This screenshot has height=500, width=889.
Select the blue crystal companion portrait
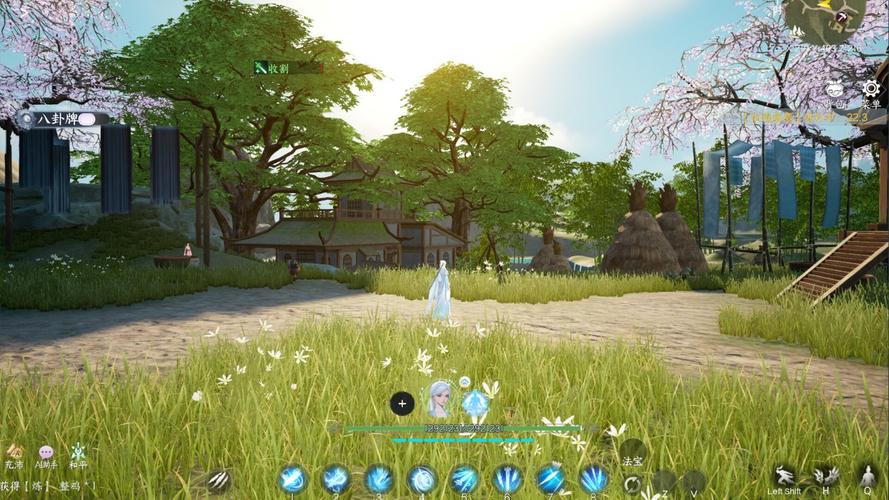[x=474, y=403]
